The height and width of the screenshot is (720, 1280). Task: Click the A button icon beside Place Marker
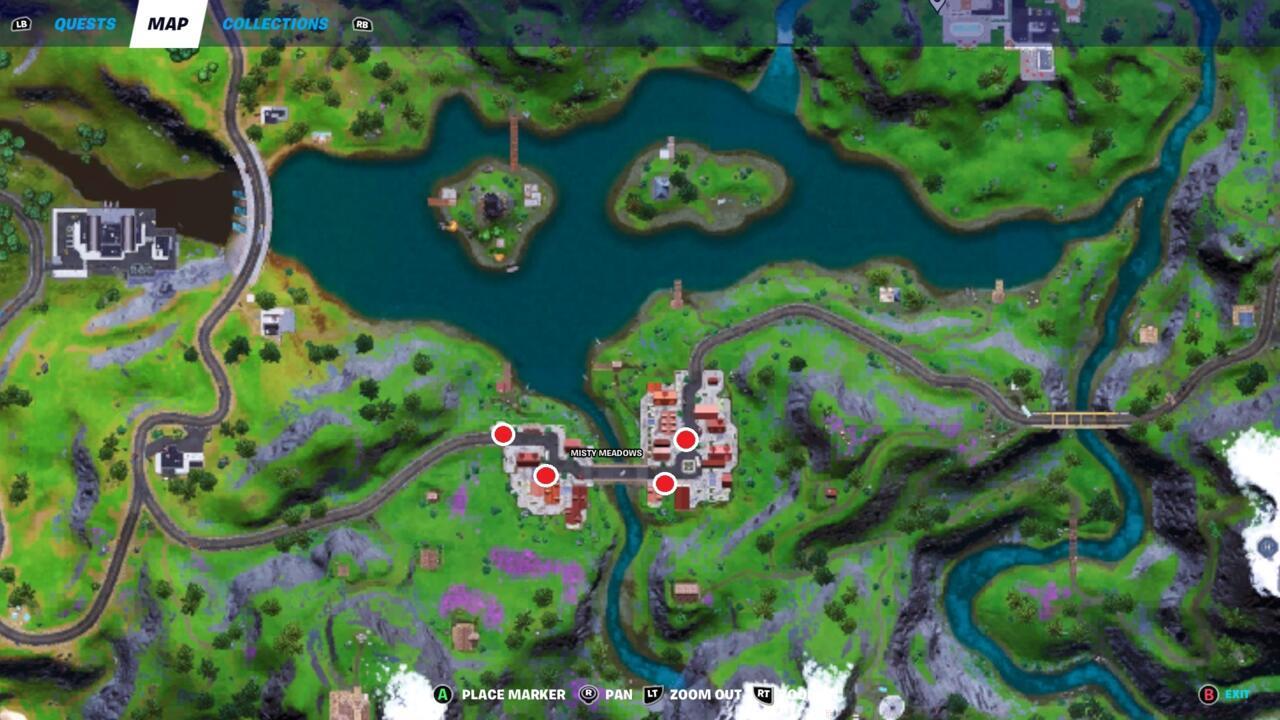441,692
